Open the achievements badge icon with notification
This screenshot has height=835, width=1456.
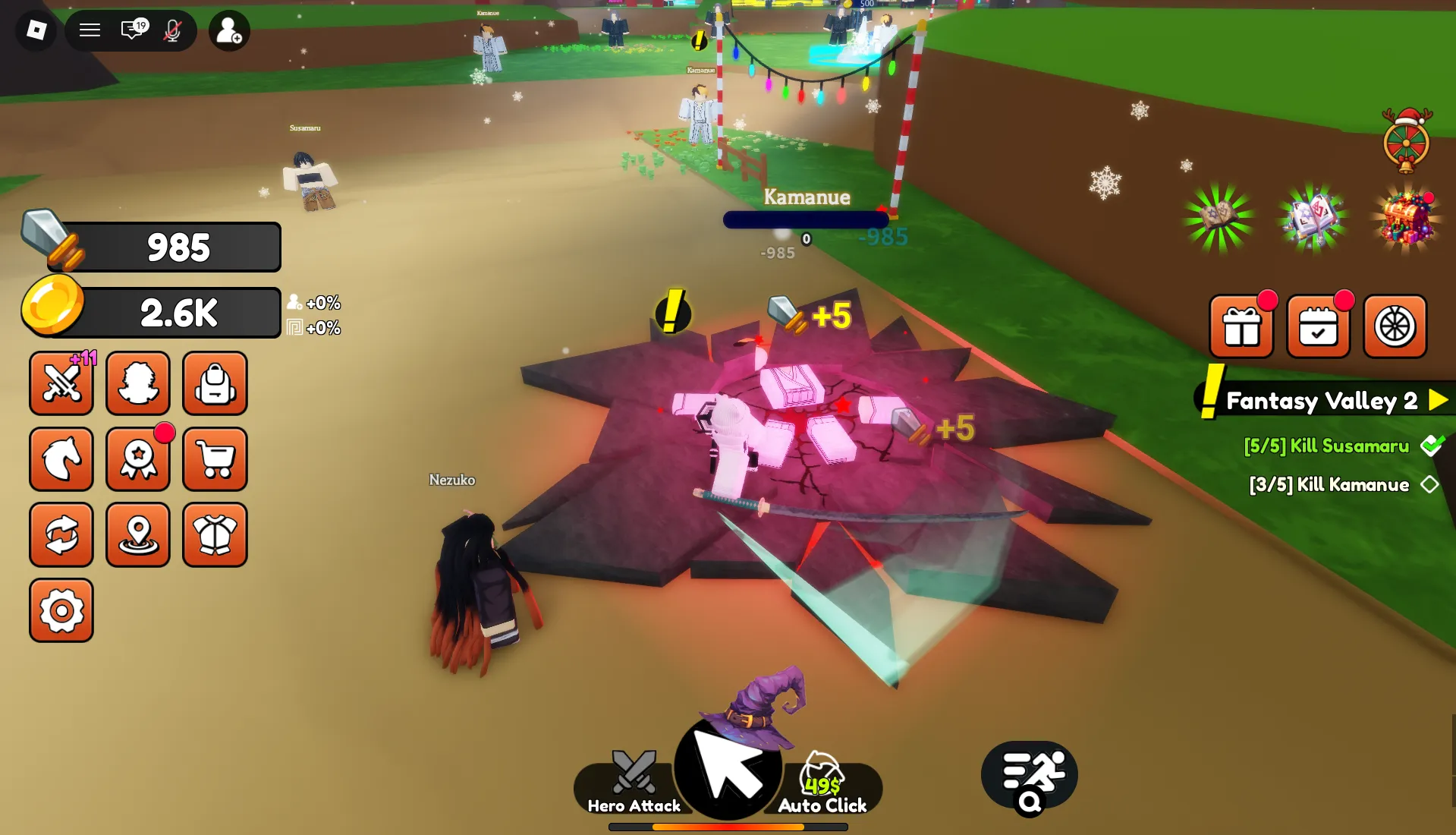tap(138, 459)
